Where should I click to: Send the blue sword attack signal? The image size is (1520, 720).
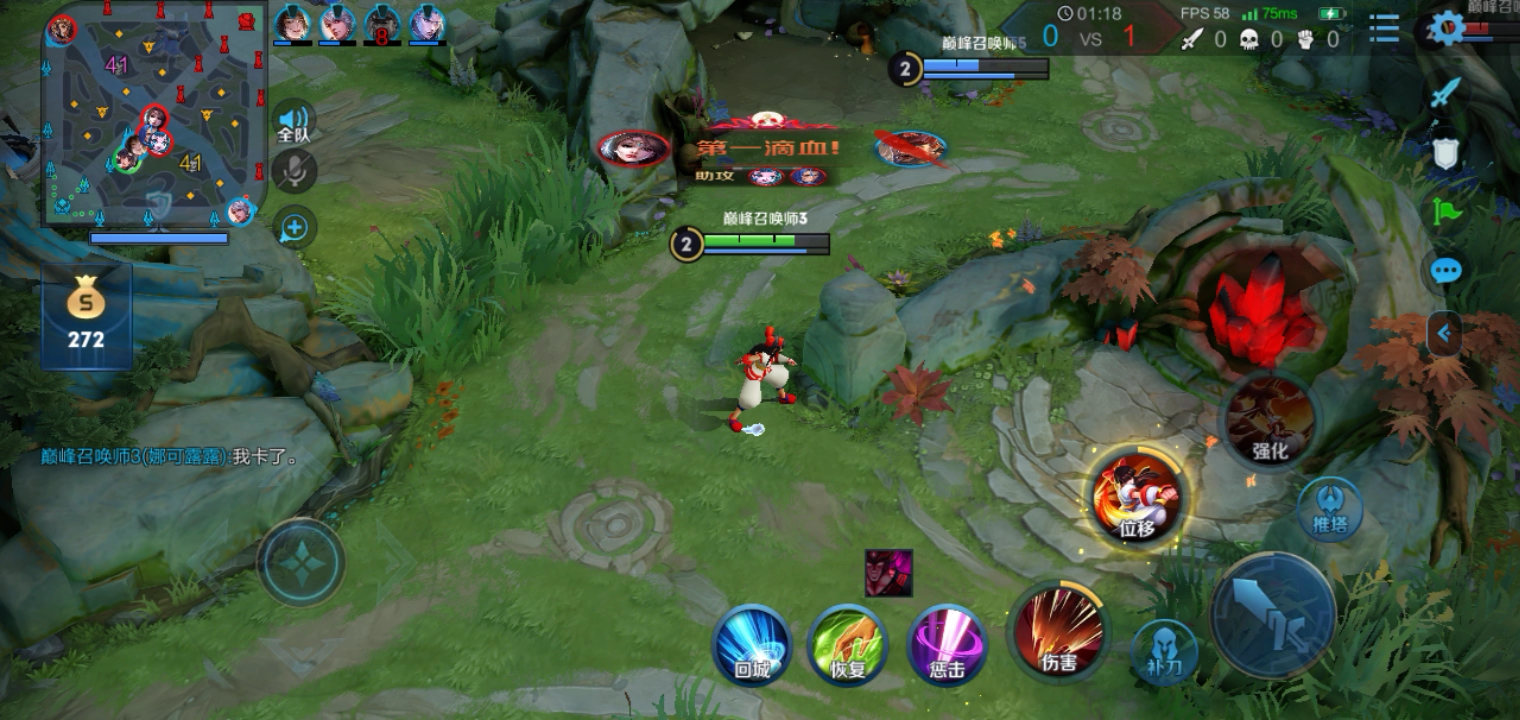1445,93
